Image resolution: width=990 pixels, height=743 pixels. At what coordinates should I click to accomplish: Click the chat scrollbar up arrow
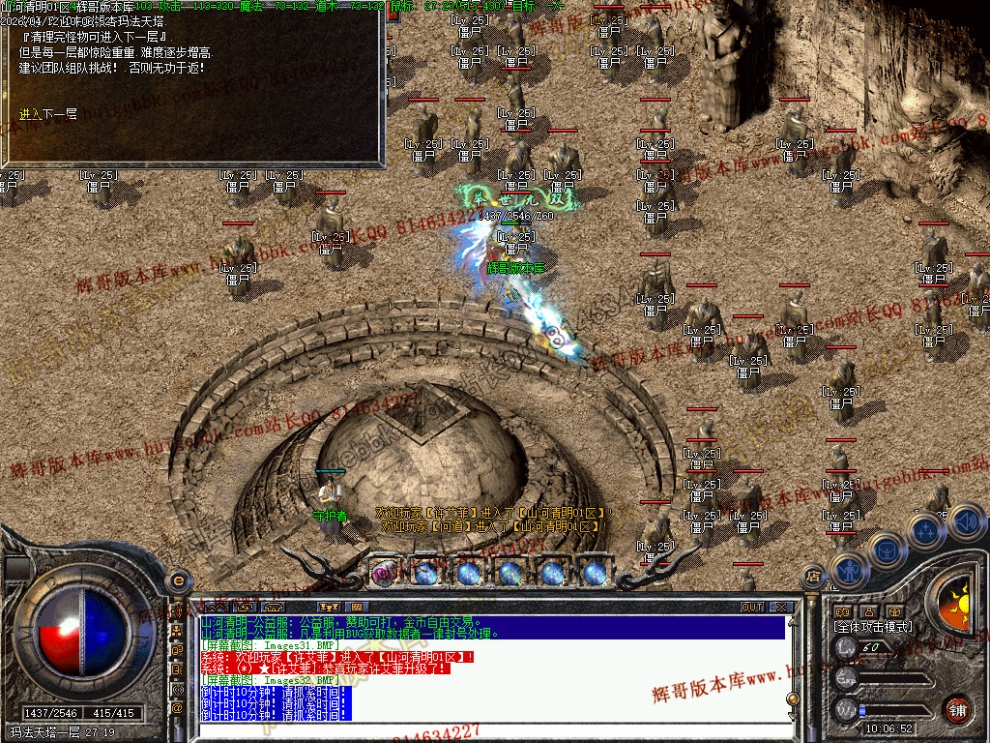(x=793, y=622)
